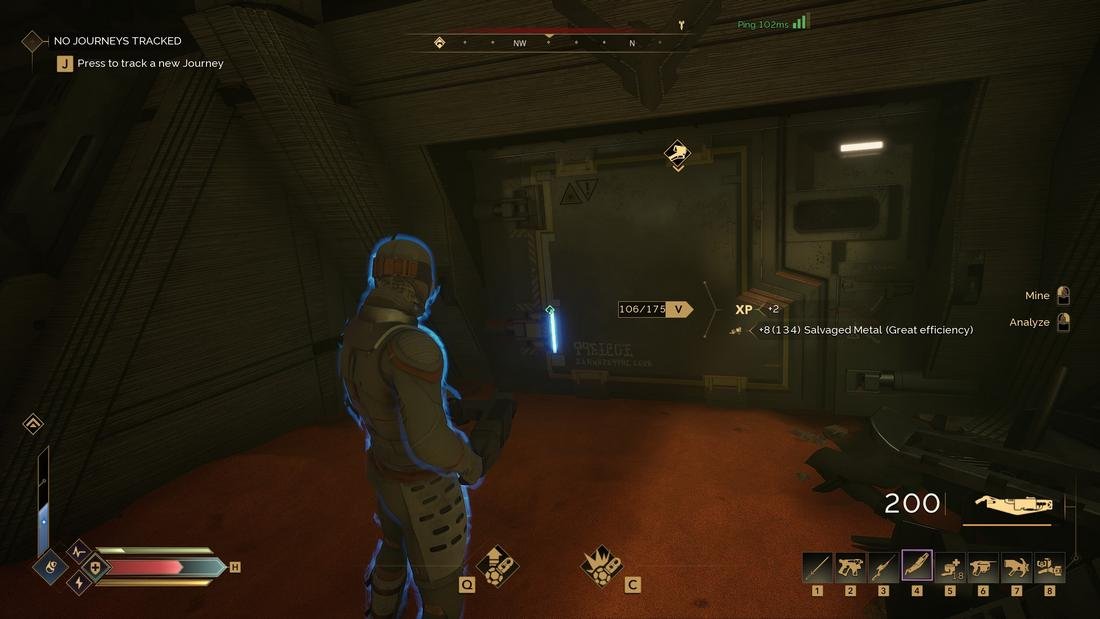Click the equipped weapon silhouette icon

click(1006, 505)
